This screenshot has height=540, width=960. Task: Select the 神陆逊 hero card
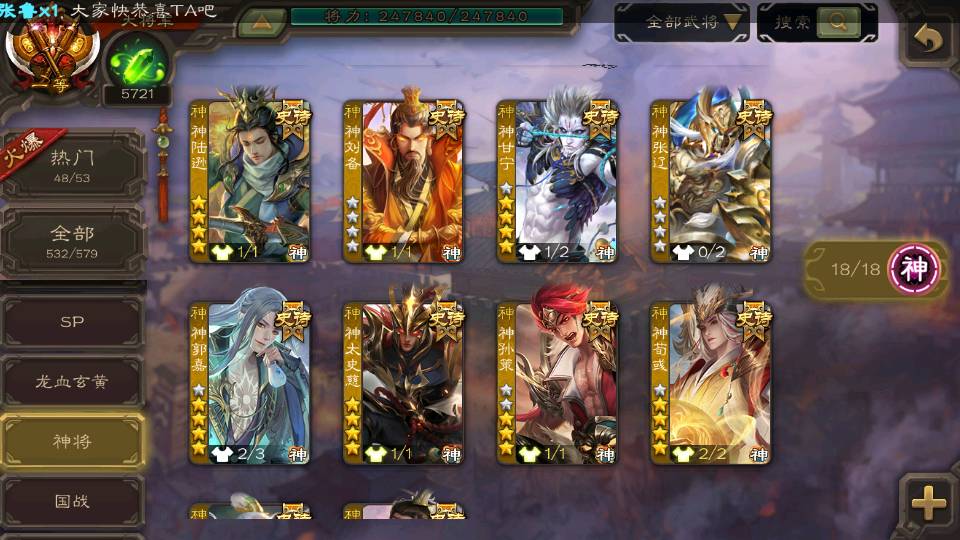[250, 181]
